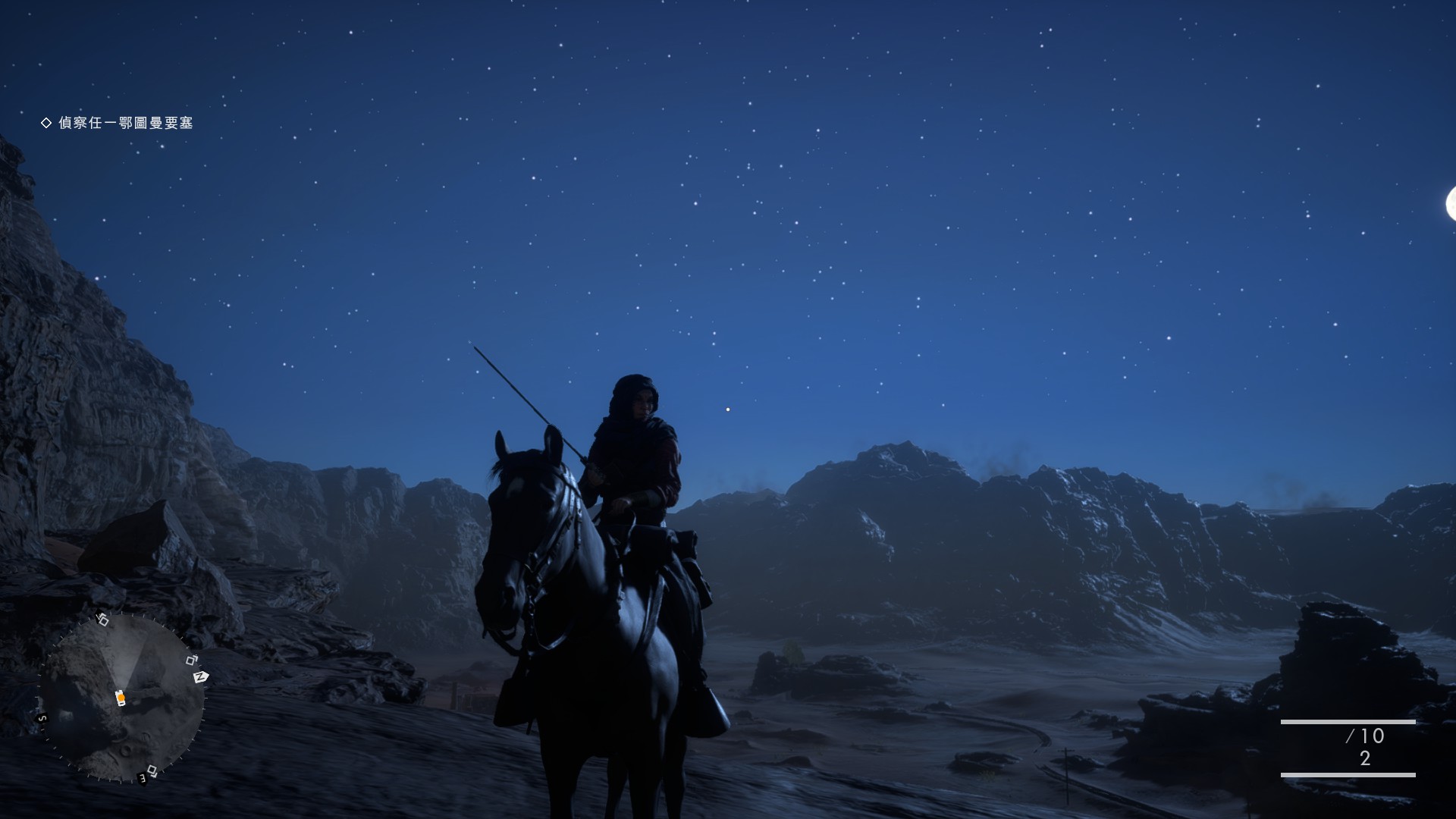The height and width of the screenshot is (819, 1456).
Task: Select the N compass marker on the minimap
Action: (x=201, y=676)
